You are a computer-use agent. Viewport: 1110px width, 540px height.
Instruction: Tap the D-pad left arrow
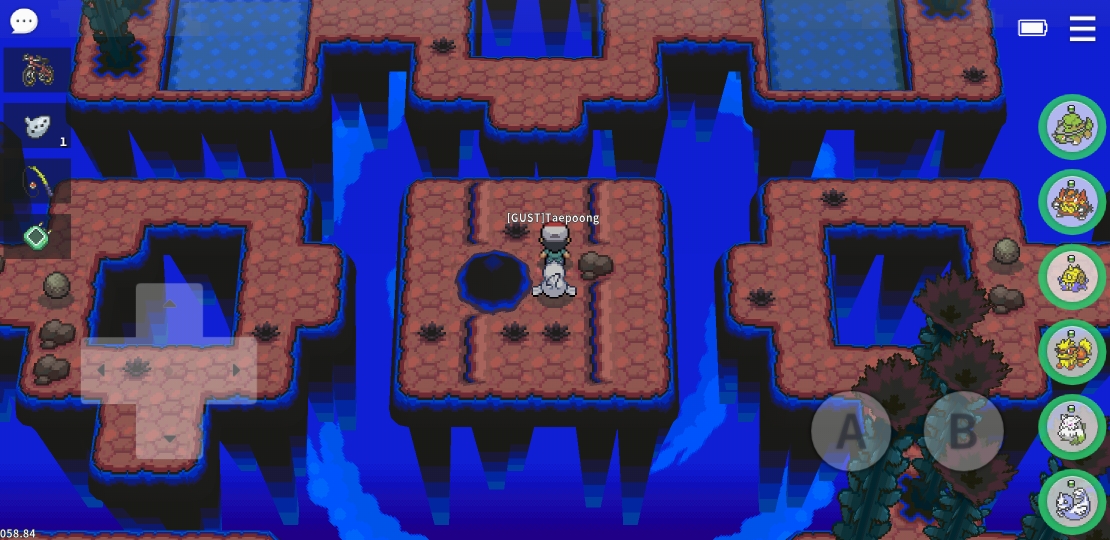pyautogui.click(x=101, y=370)
